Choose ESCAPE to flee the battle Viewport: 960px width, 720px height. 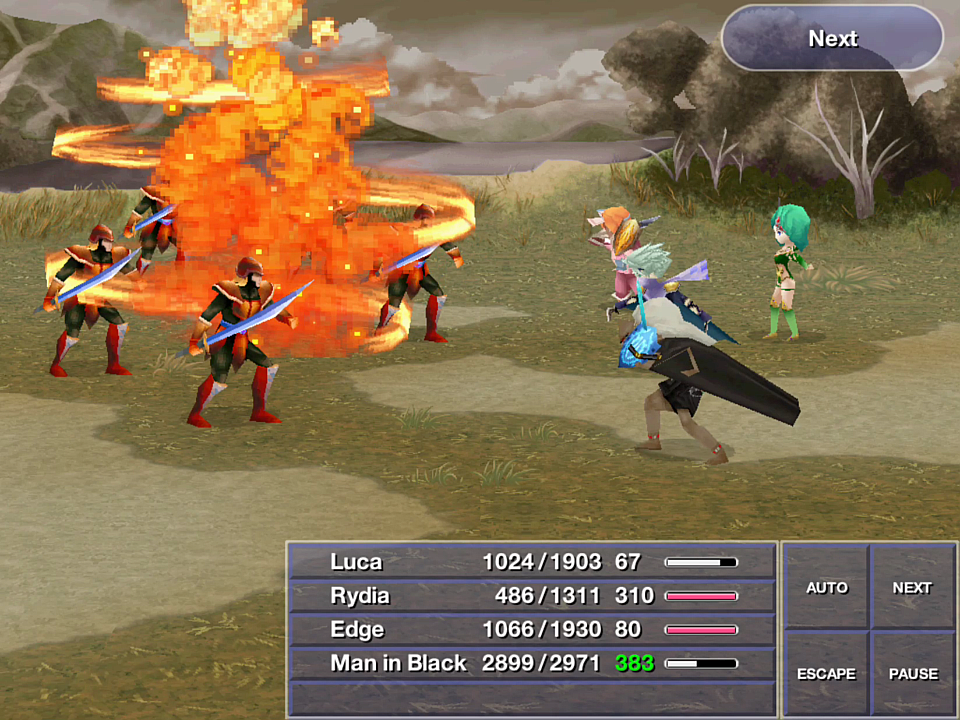pyautogui.click(x=826, y=674)
